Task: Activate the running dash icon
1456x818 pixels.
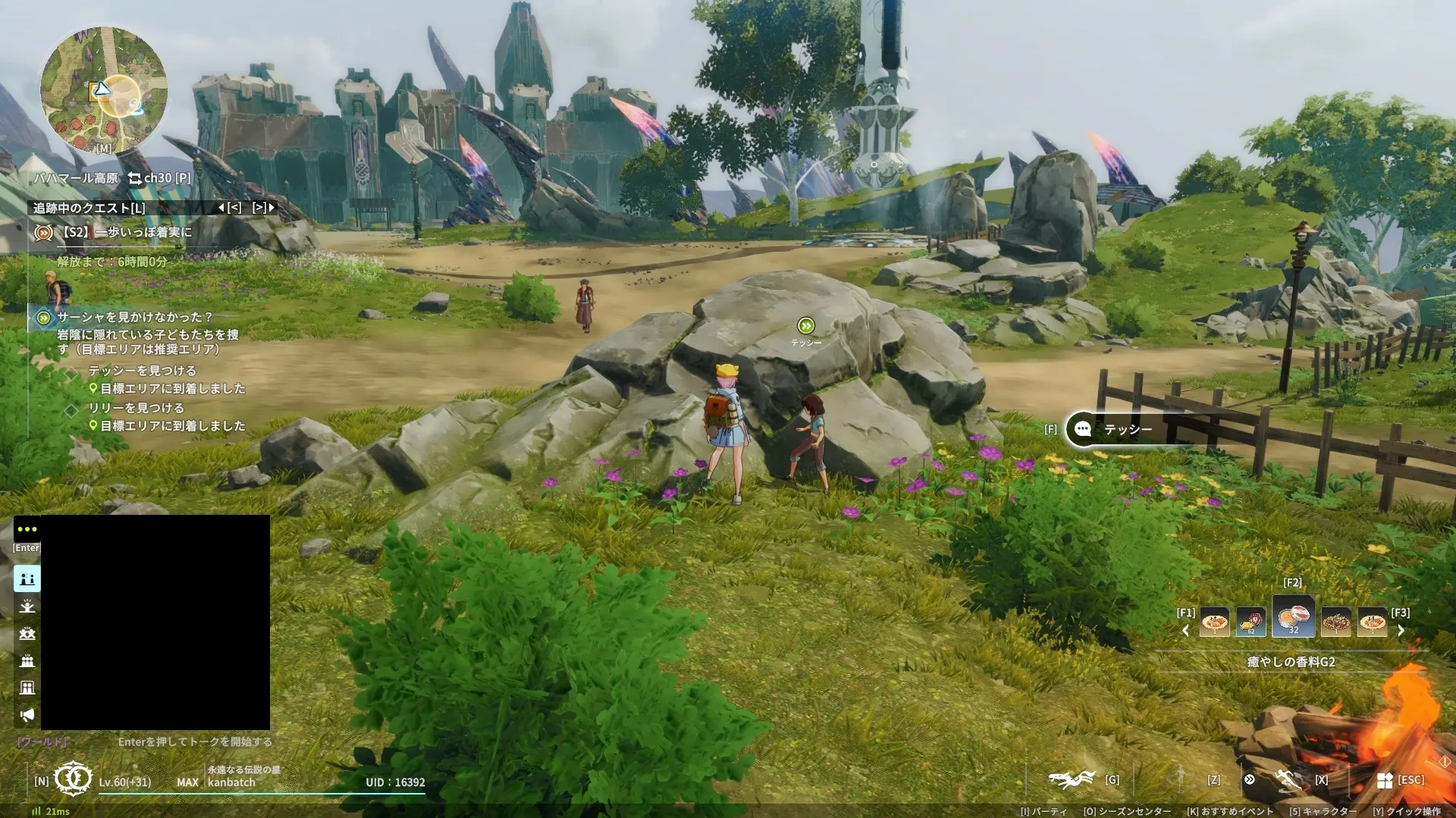Action: click(1288, 779)
